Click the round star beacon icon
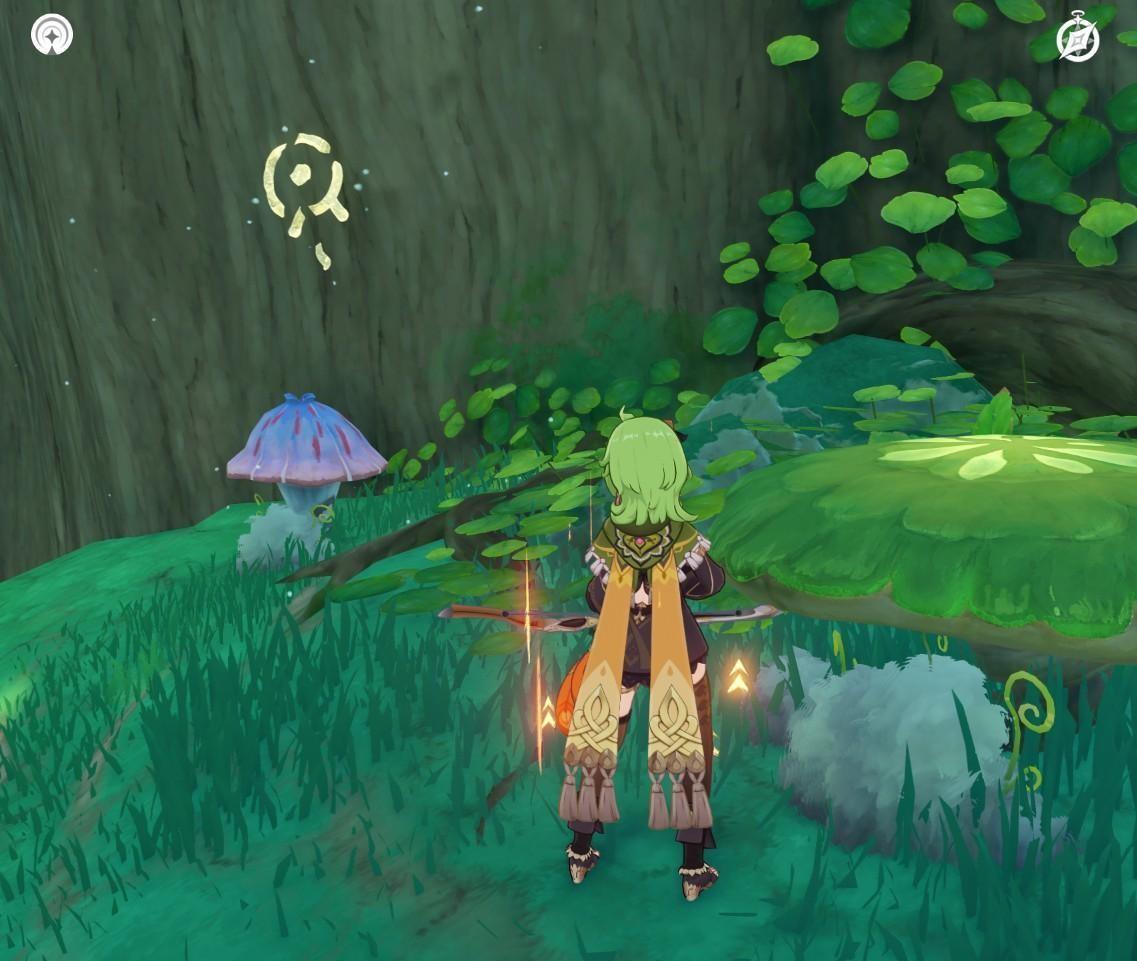This screenshot has height=961, width=1137. click(52, 34)
